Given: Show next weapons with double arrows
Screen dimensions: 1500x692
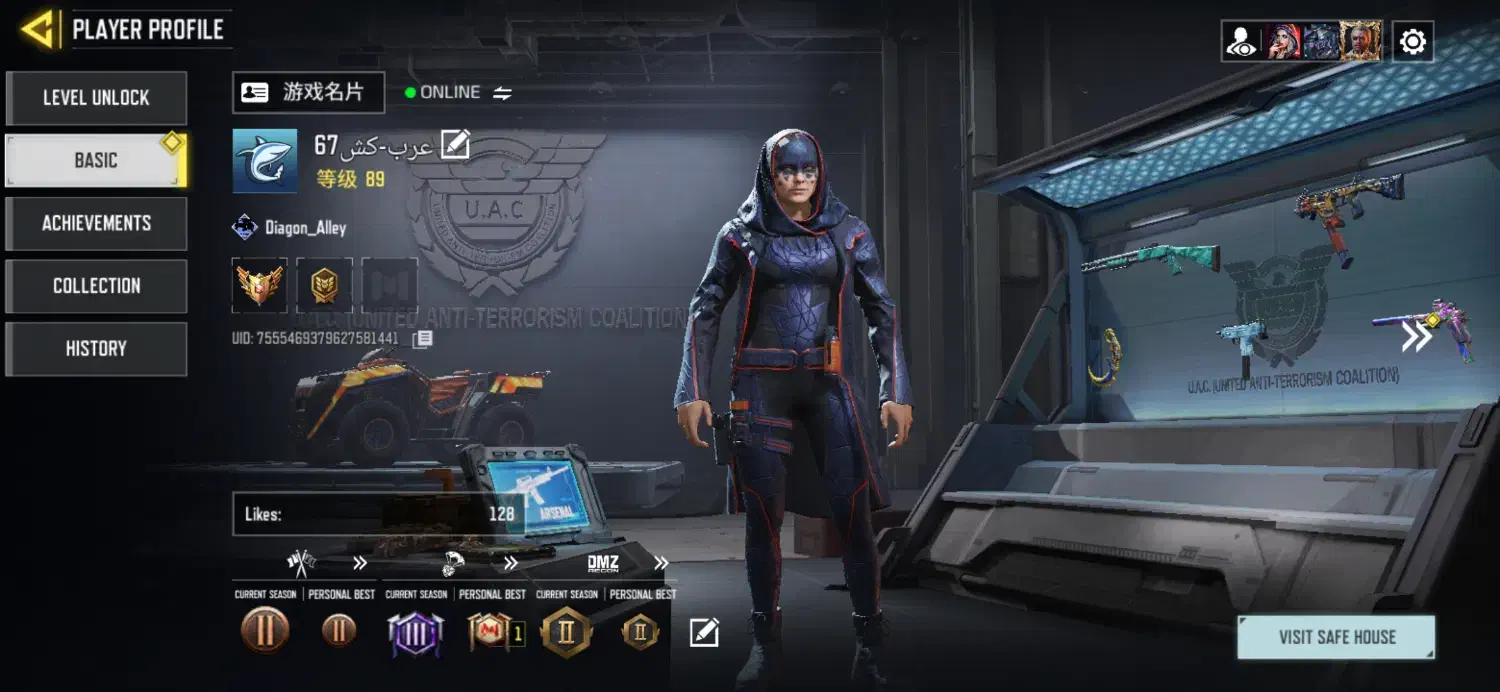Looking at the screenshot, I should point(1416,338).
